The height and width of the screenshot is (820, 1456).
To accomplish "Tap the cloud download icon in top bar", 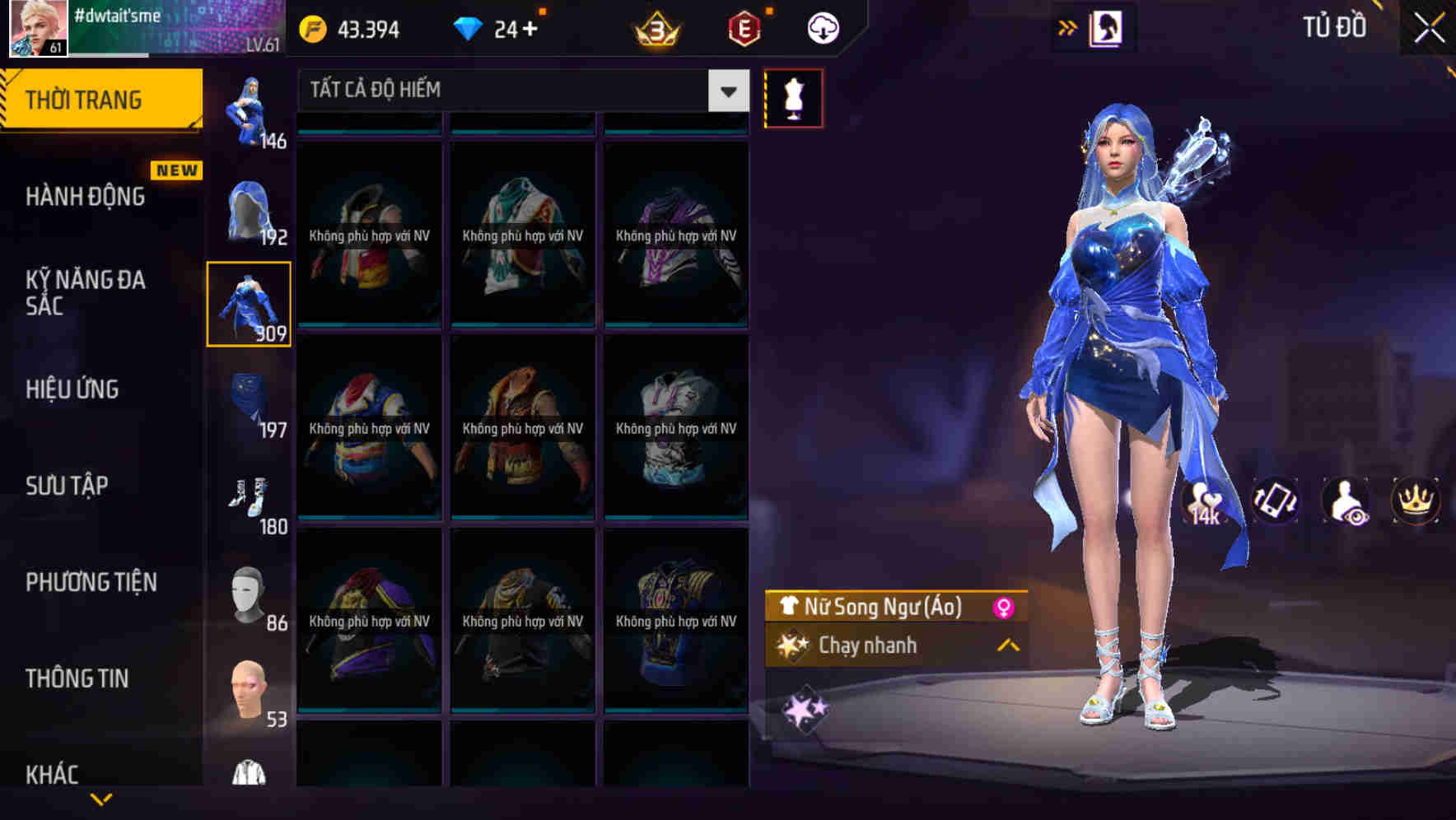I will pos(823,27).
